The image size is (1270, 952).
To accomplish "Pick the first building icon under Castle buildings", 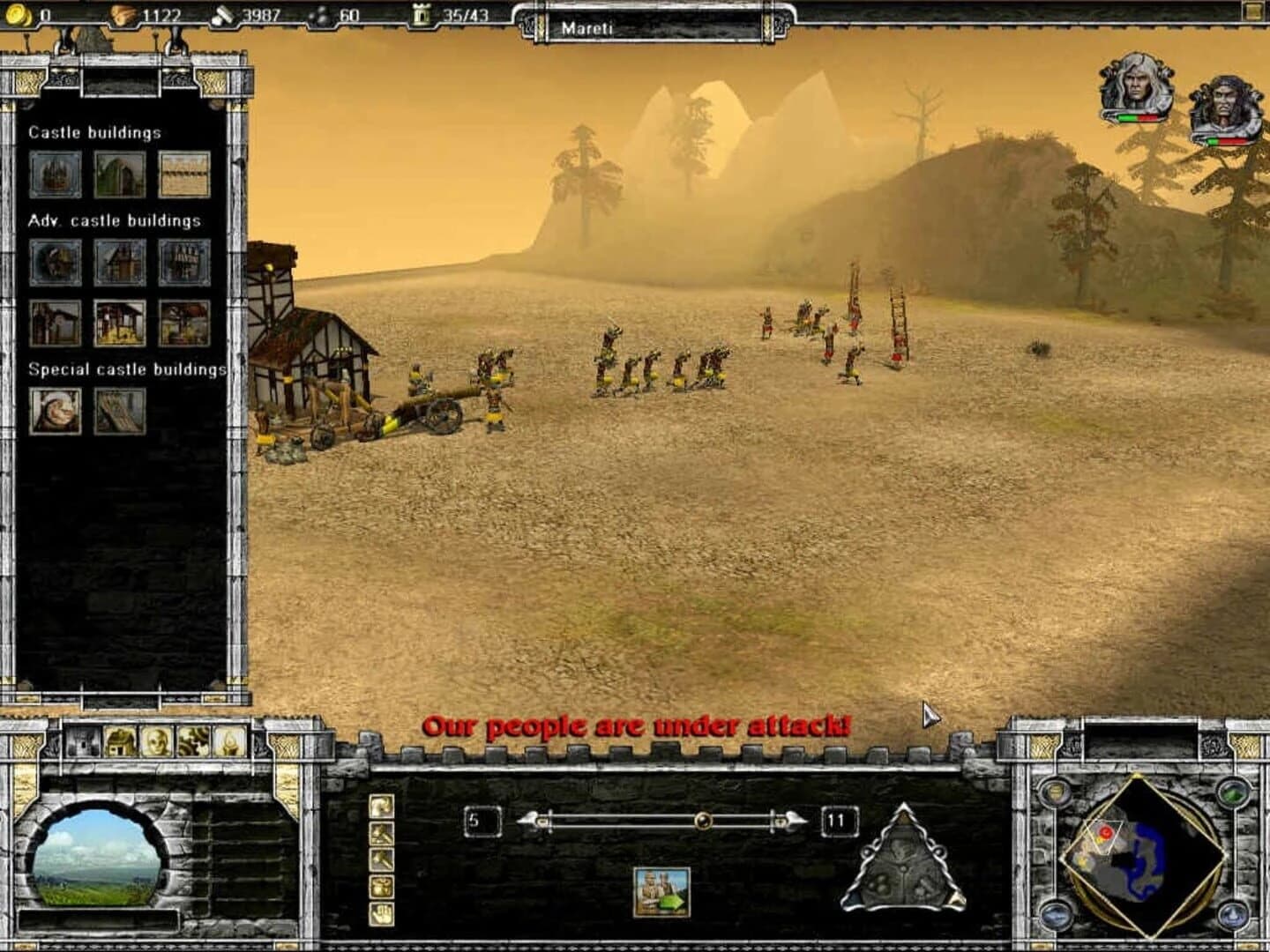I will coord(56,173).
